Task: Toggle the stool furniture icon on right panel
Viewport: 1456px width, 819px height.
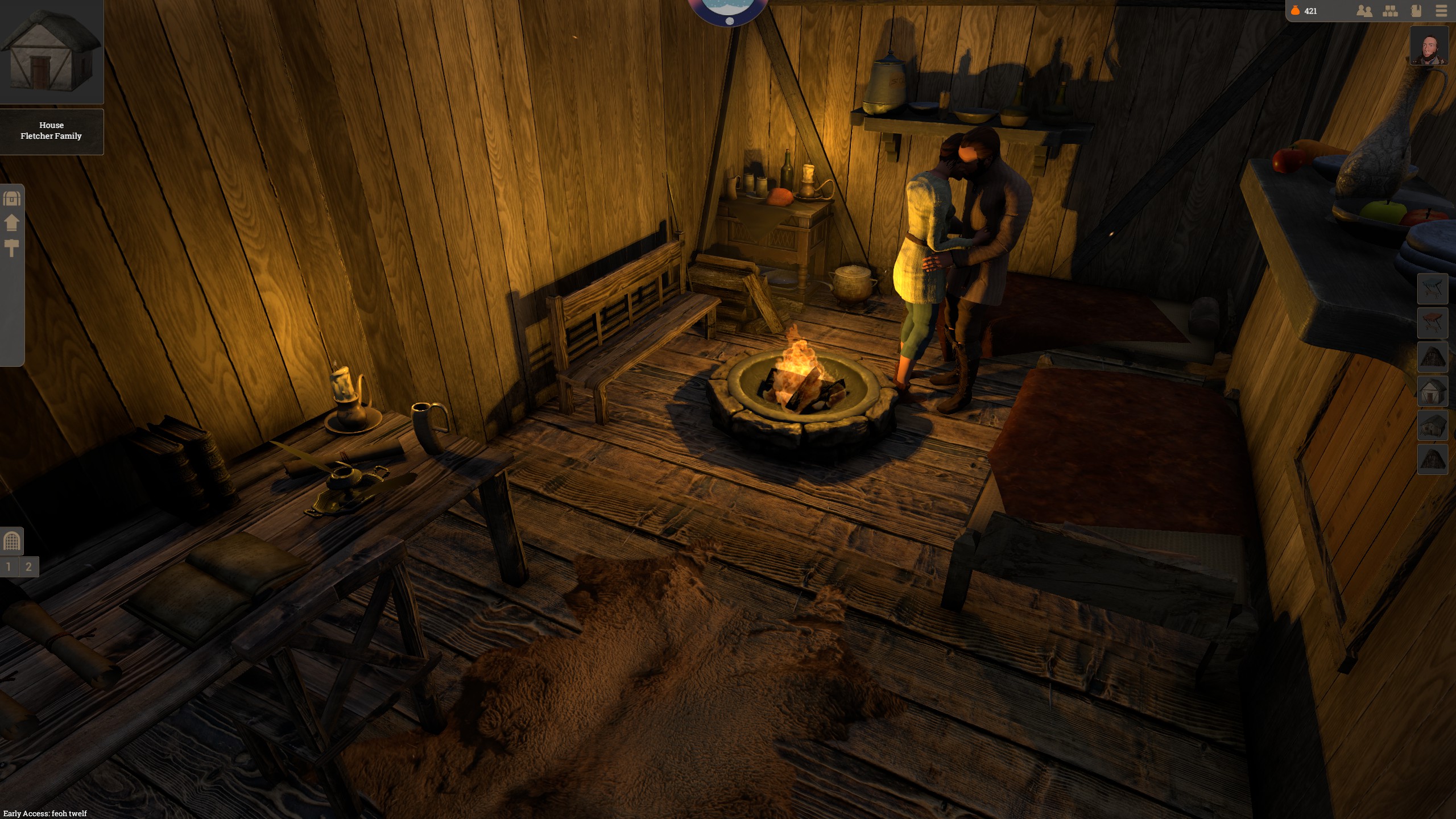Action: coord(1433,321)
